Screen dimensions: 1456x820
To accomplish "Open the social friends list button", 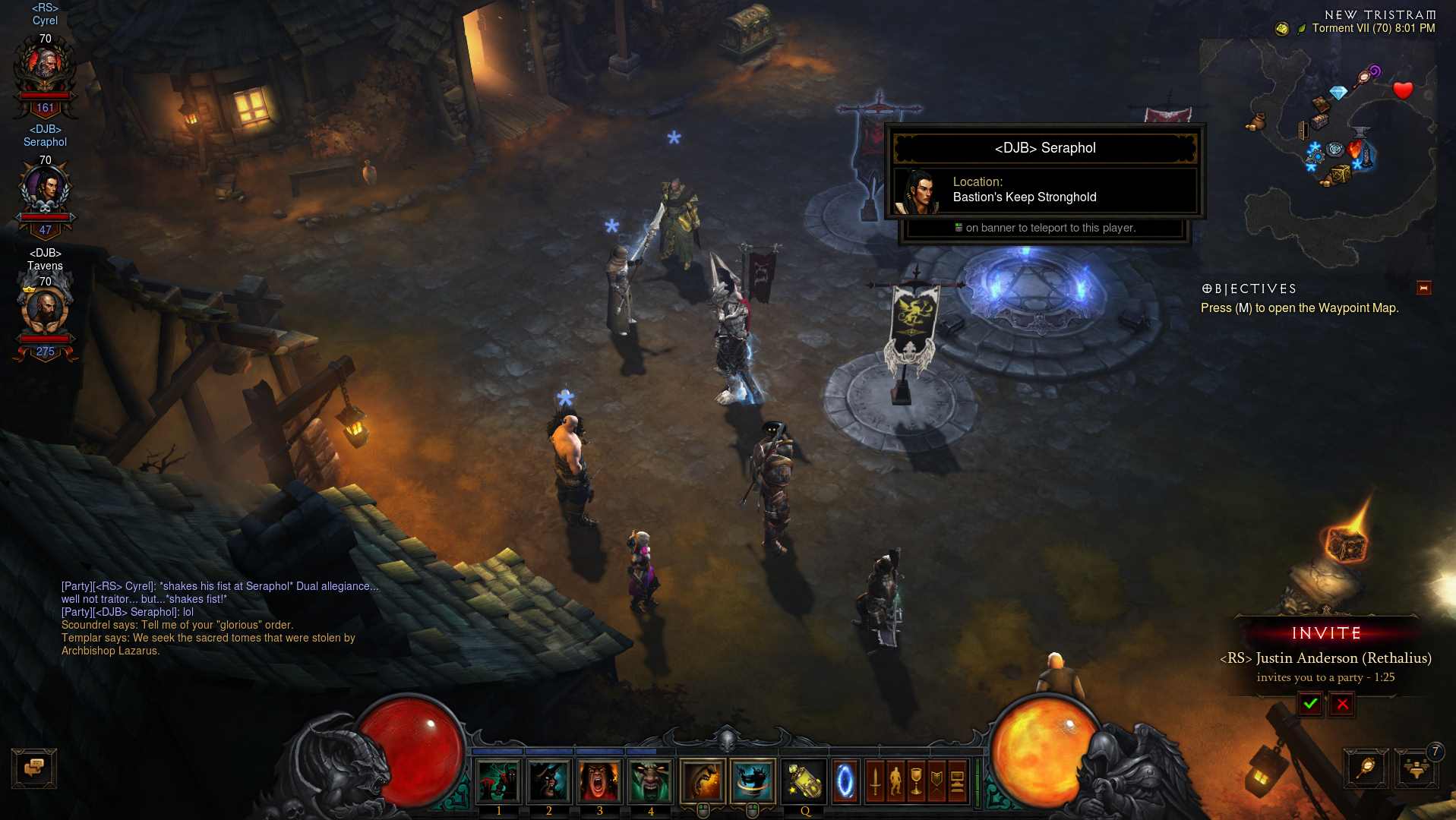I will [1416, 768].
